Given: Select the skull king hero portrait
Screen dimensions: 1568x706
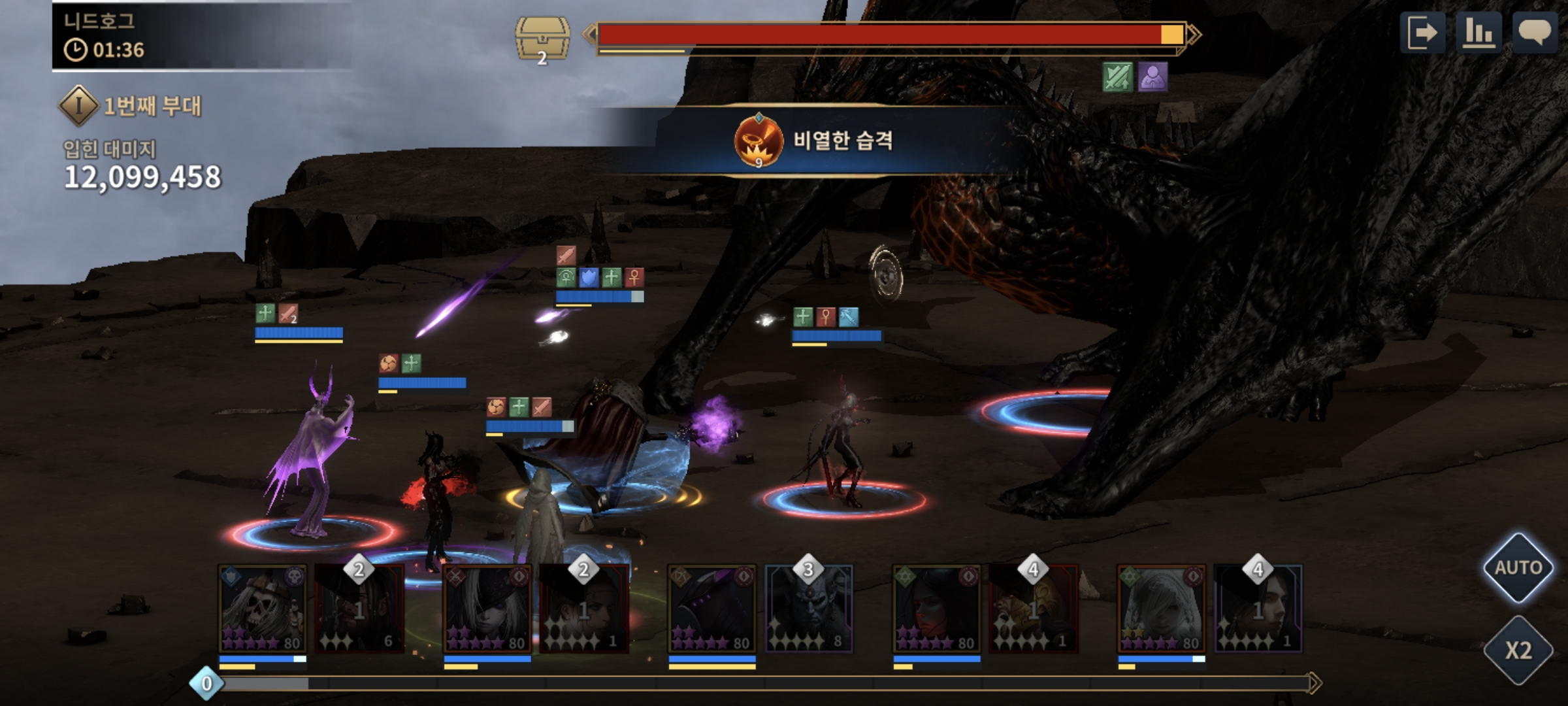Looking at the screenshot, I should coord(263,609).
